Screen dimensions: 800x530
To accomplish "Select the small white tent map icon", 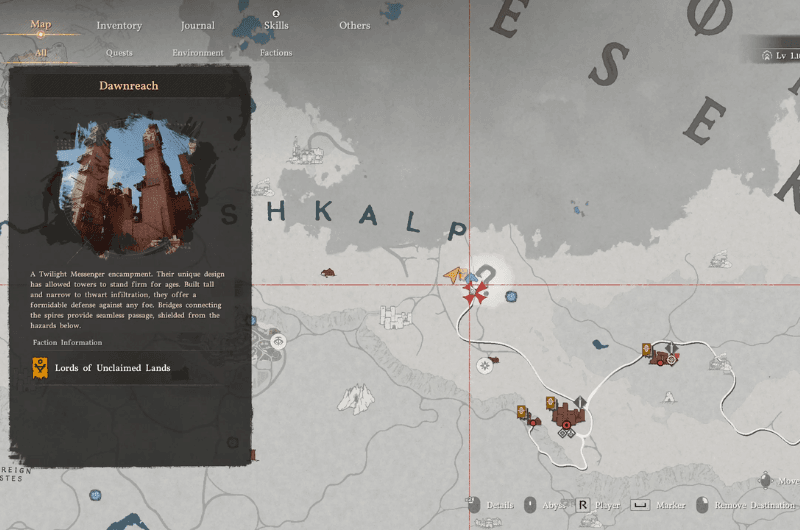I will pos(670,394).
